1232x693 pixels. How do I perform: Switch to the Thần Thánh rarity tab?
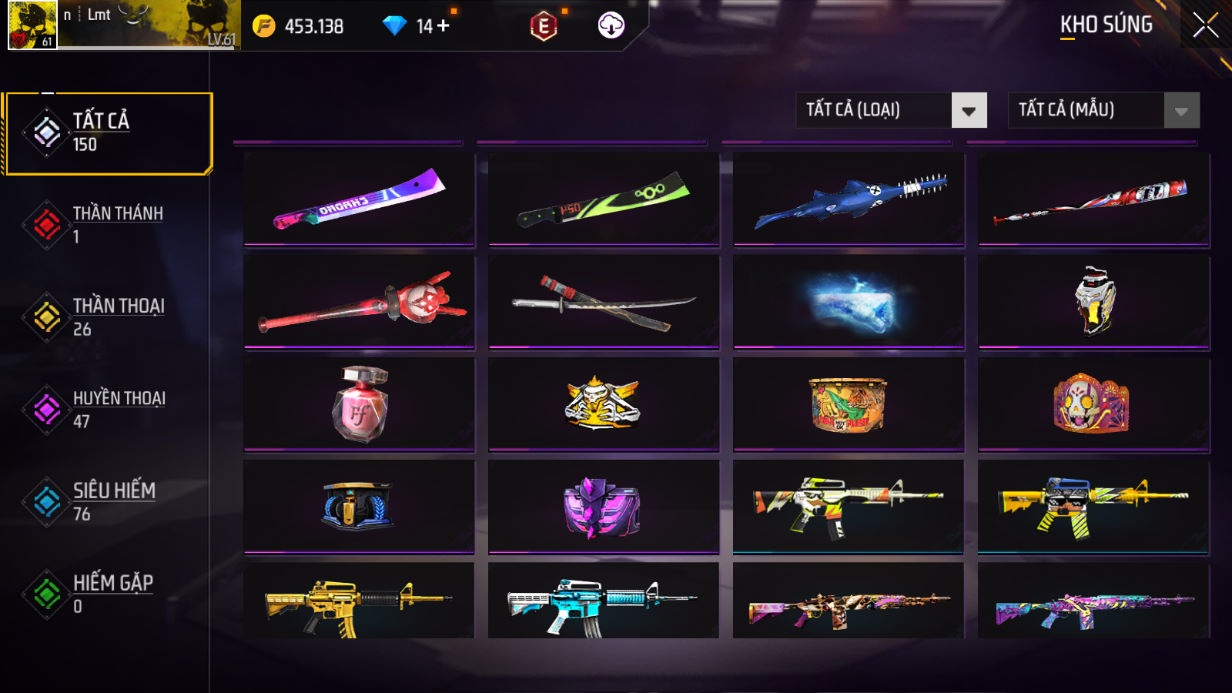[x=108, y=224]
